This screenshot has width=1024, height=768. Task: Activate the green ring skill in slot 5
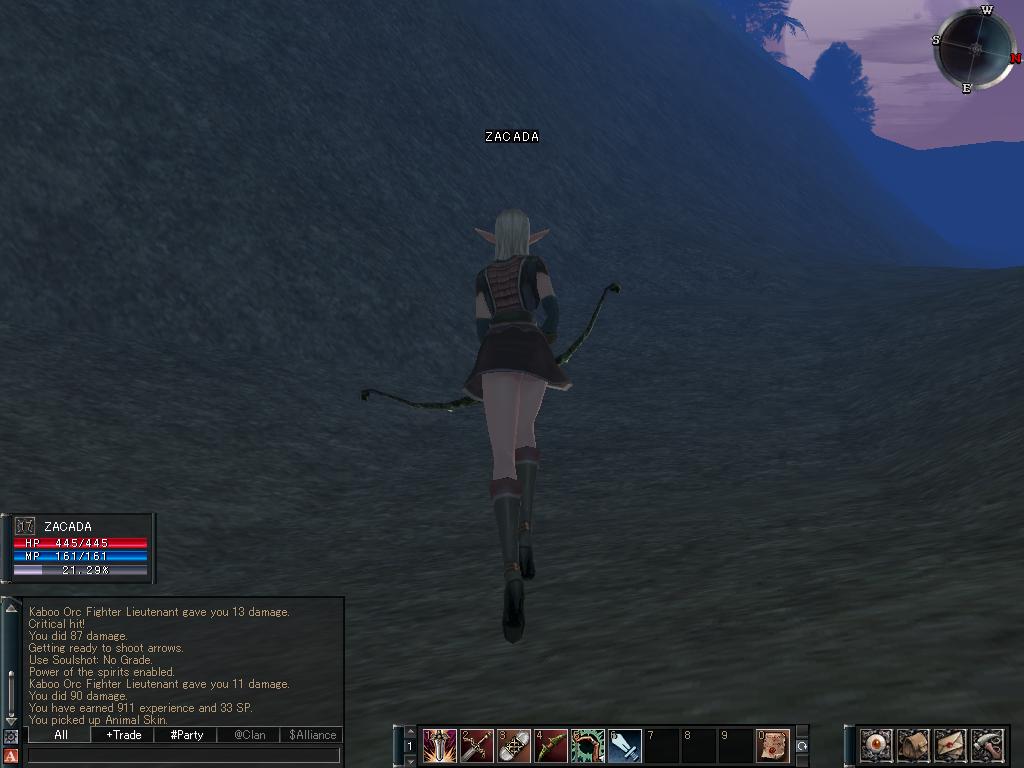587,745
